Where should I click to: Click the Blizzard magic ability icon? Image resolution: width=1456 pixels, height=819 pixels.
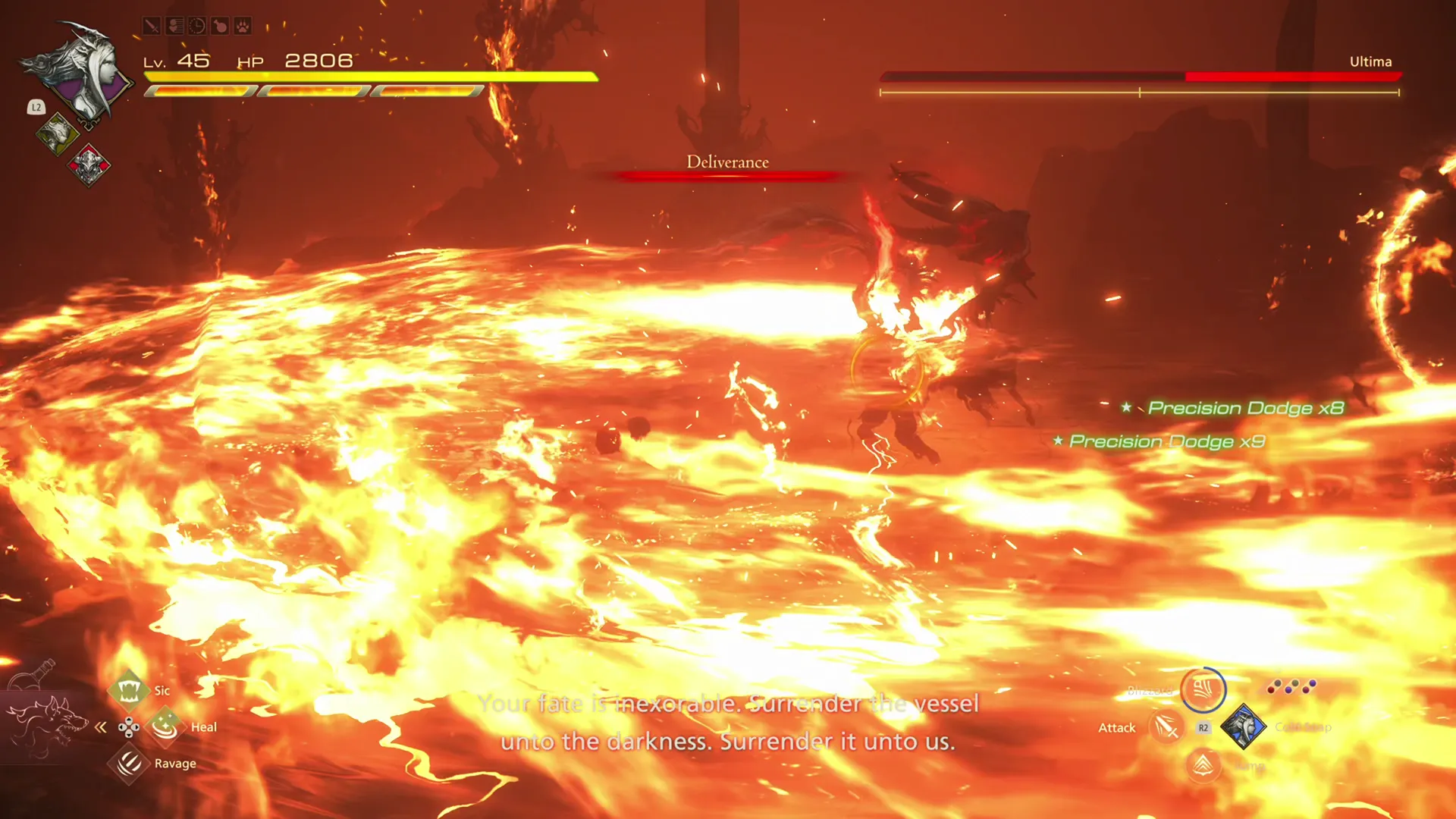(1204, 689)
